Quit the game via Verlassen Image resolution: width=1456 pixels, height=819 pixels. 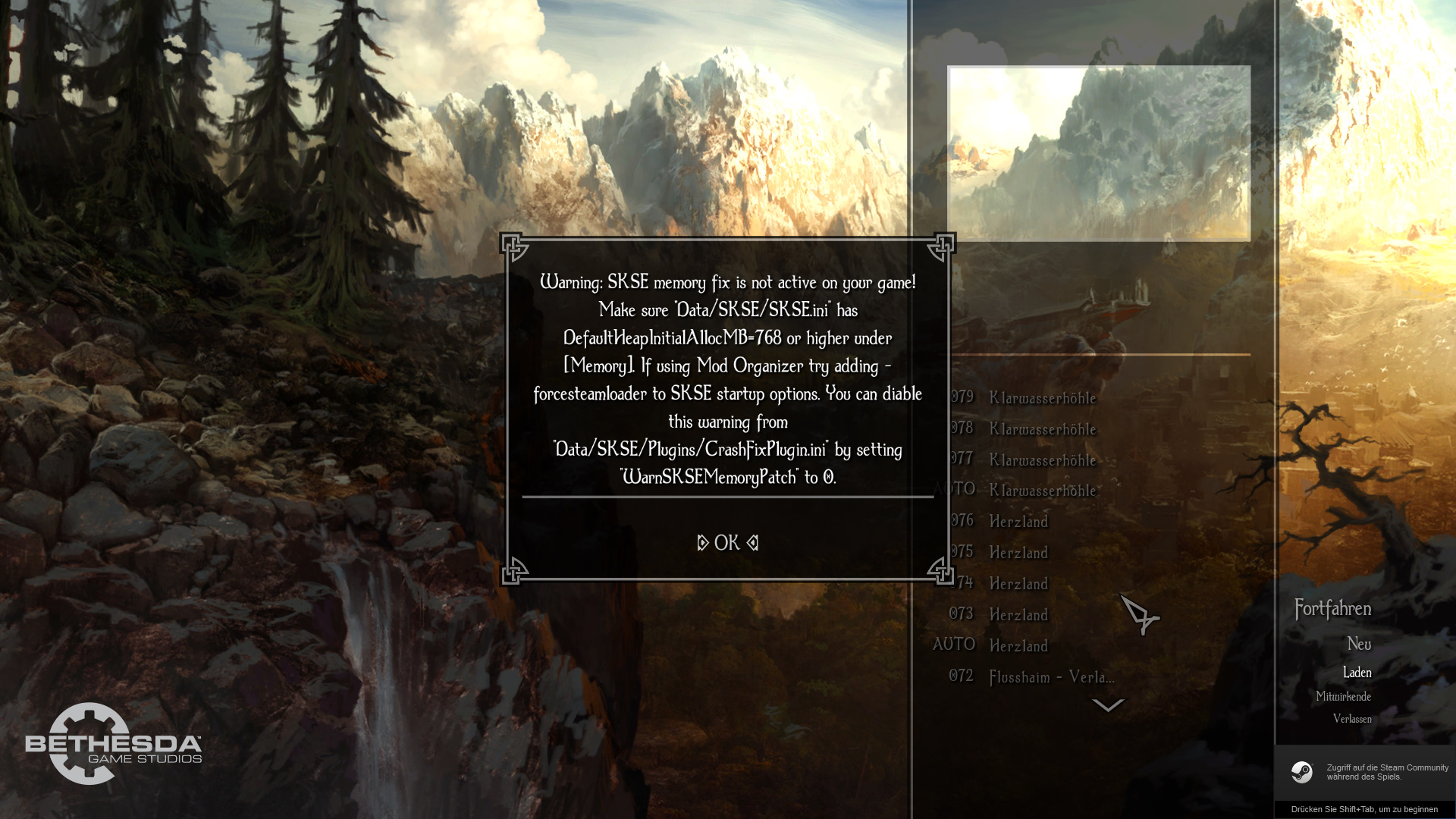pyautogui.click(x=1352, y=719)
